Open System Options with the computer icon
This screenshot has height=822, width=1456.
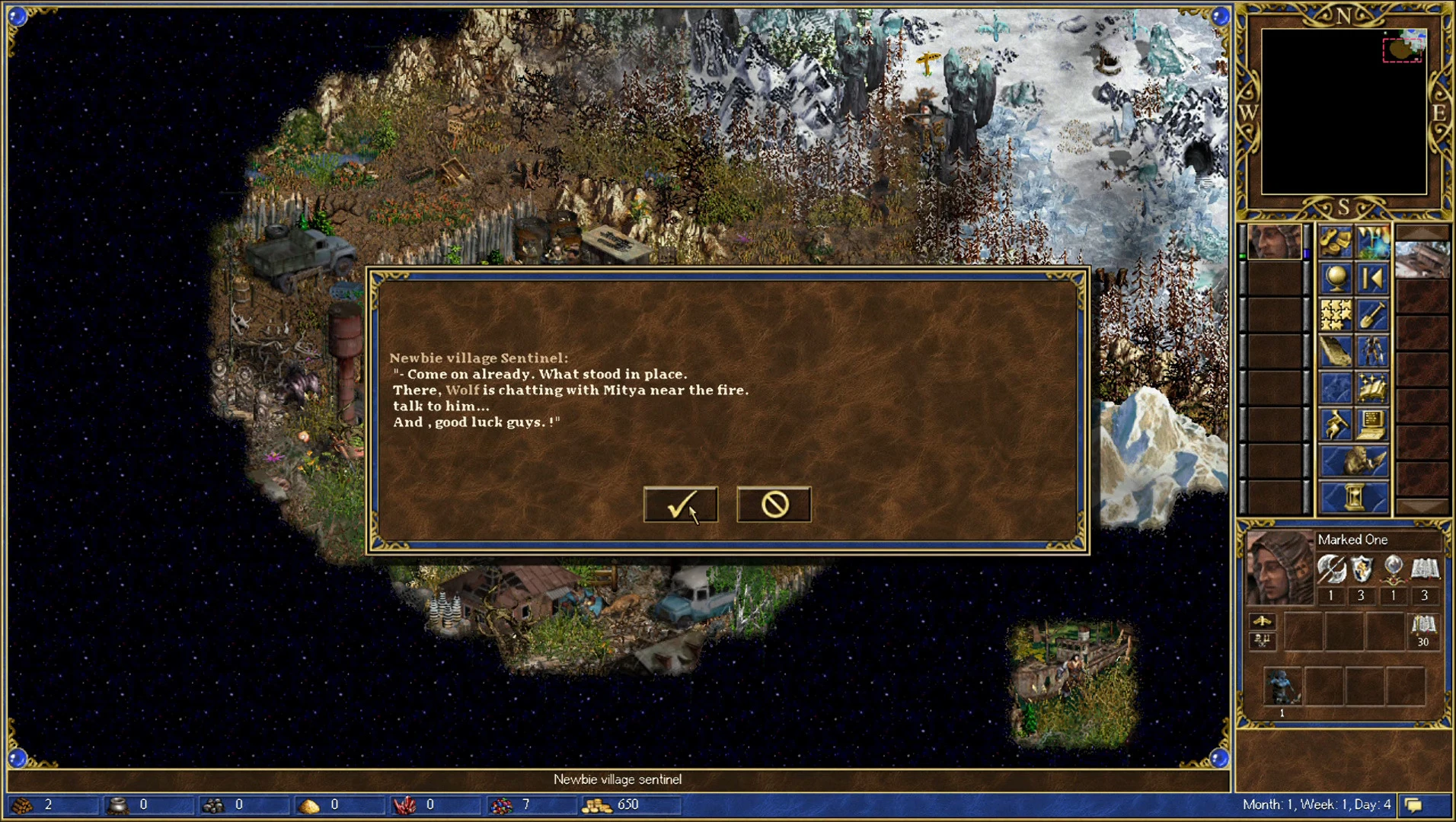[x=1374, y=425]
